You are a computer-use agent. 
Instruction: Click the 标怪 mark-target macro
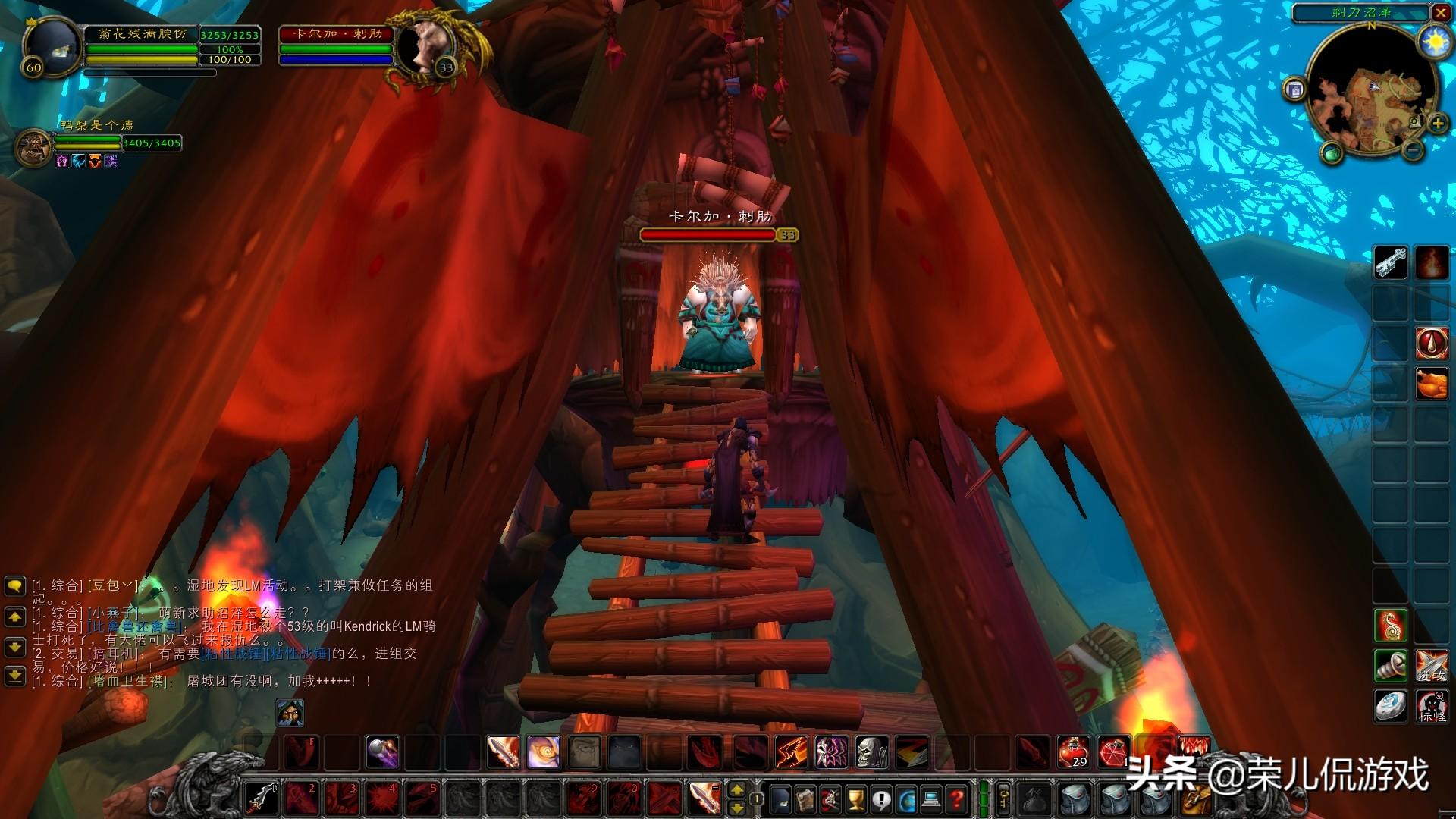click(1432, 706)
